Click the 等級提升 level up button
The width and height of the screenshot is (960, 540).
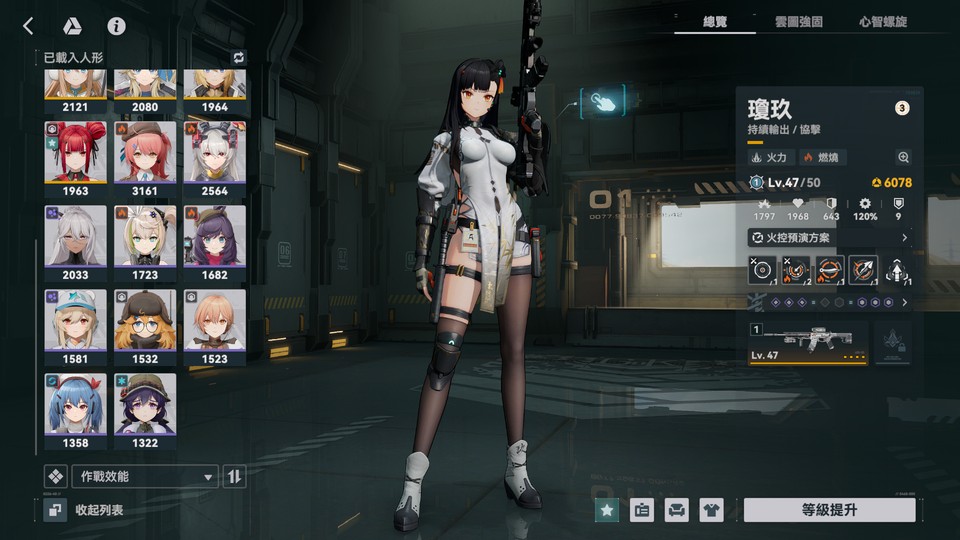(x=829, y=510)
